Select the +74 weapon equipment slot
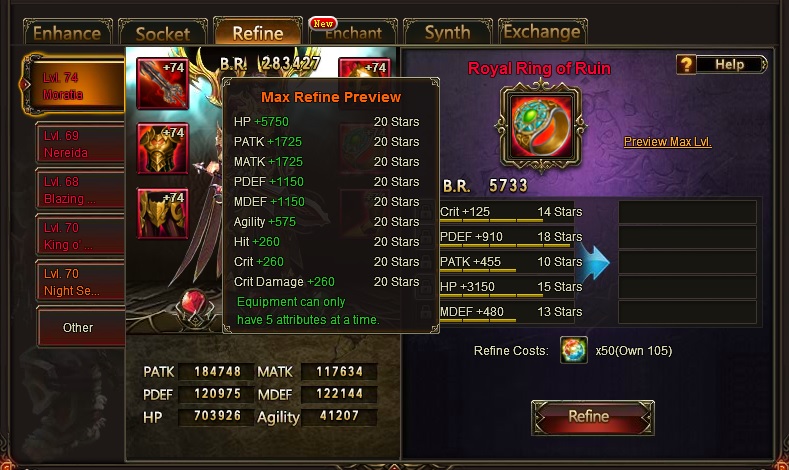789x470 pixels. [162, 84]
